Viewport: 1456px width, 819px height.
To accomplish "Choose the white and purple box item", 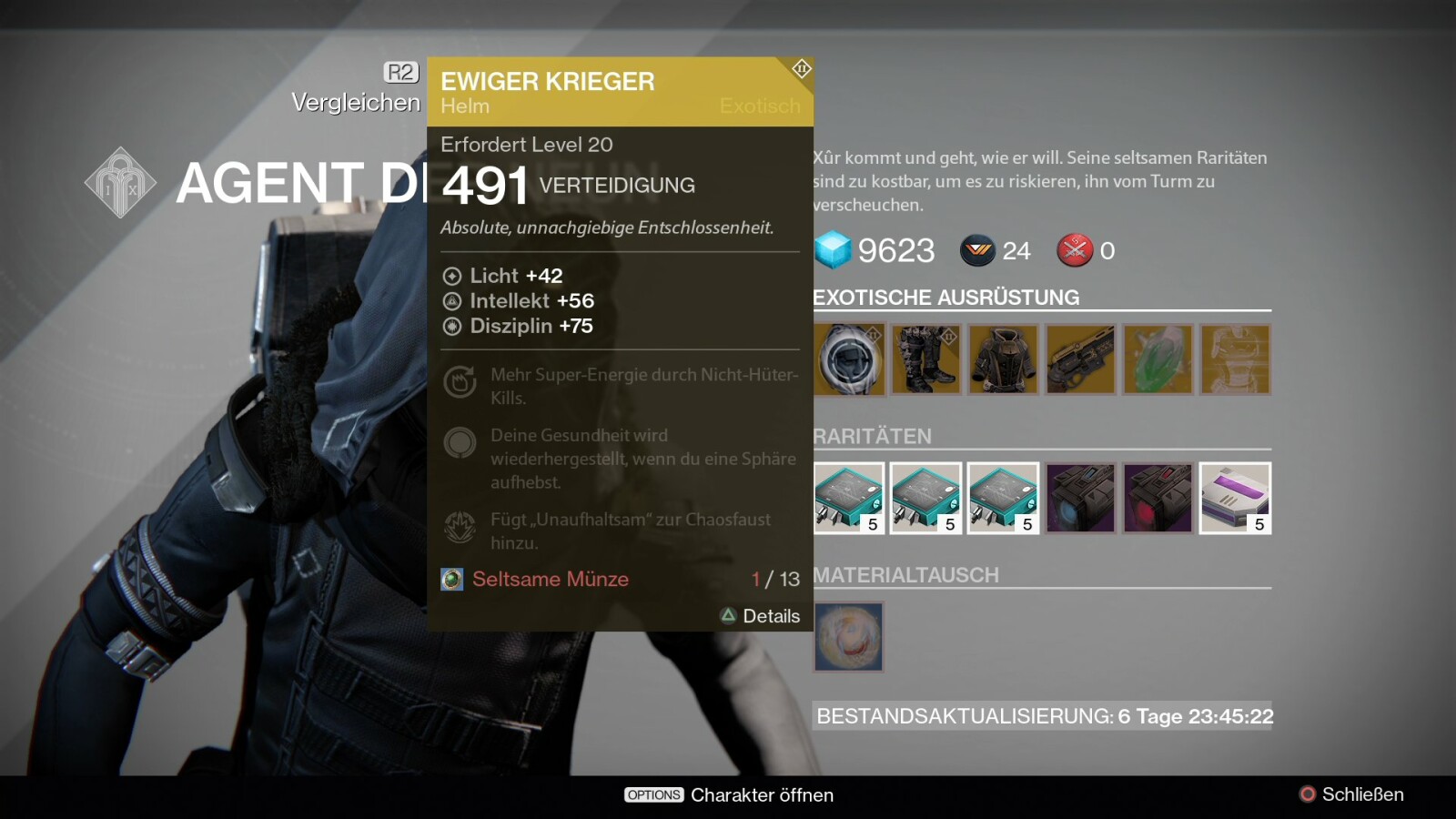I will point(1235,498).
